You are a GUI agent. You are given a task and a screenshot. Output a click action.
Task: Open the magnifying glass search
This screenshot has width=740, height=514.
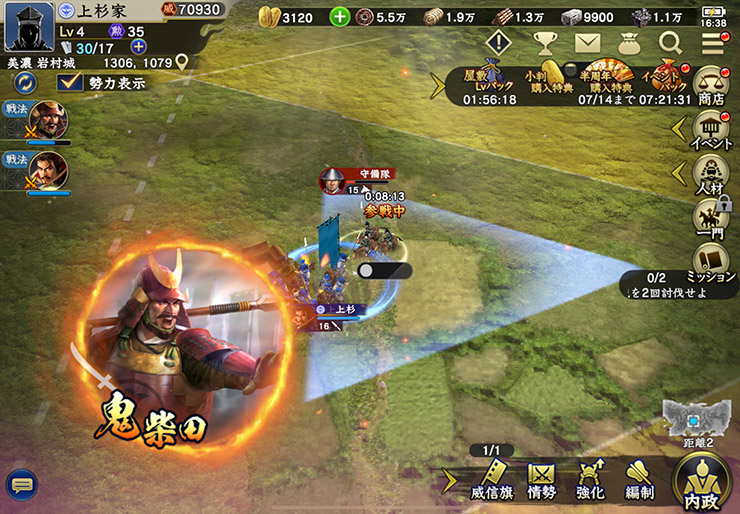[670, 43]
